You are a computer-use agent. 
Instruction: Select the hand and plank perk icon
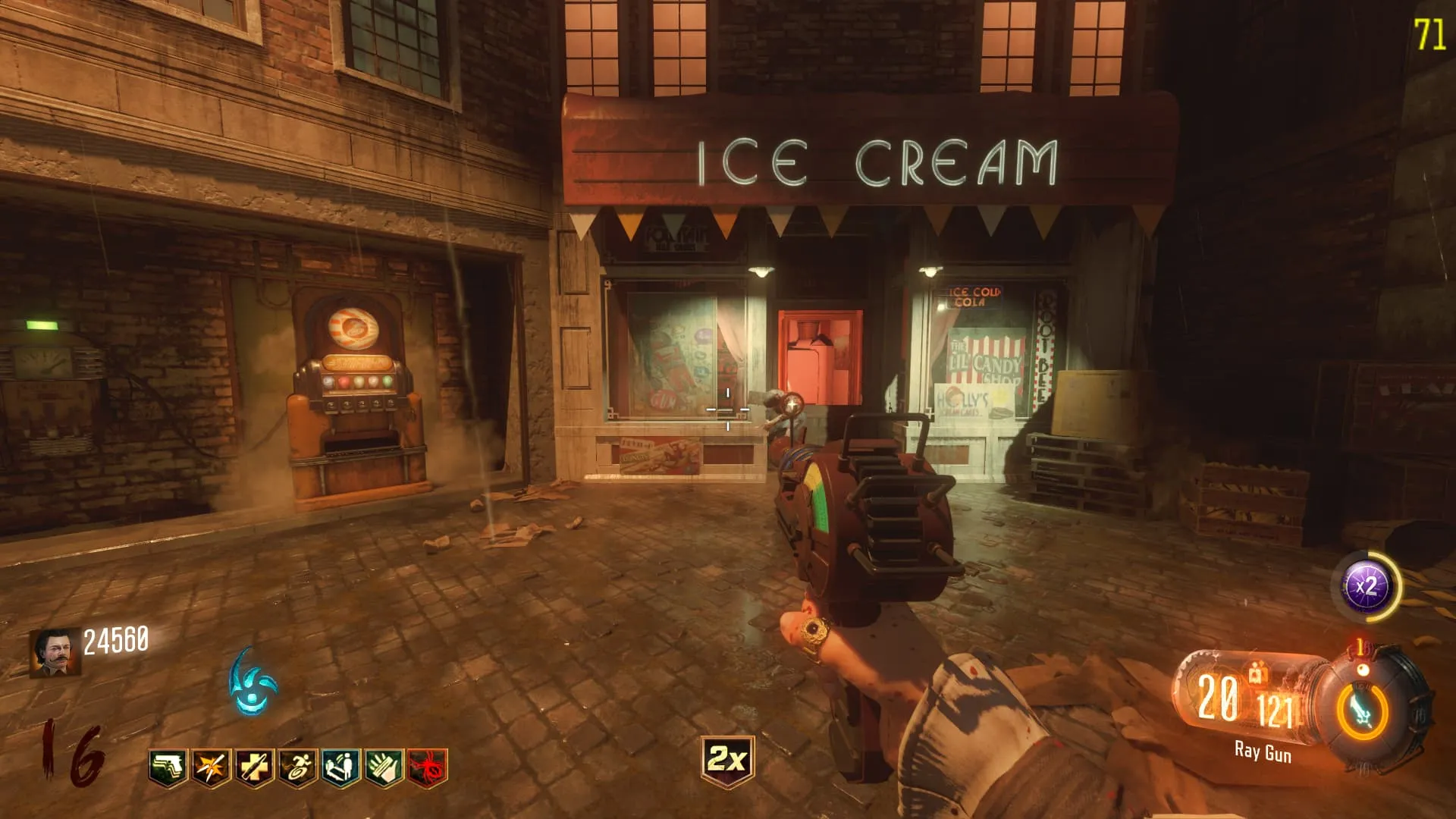[384, 767]
